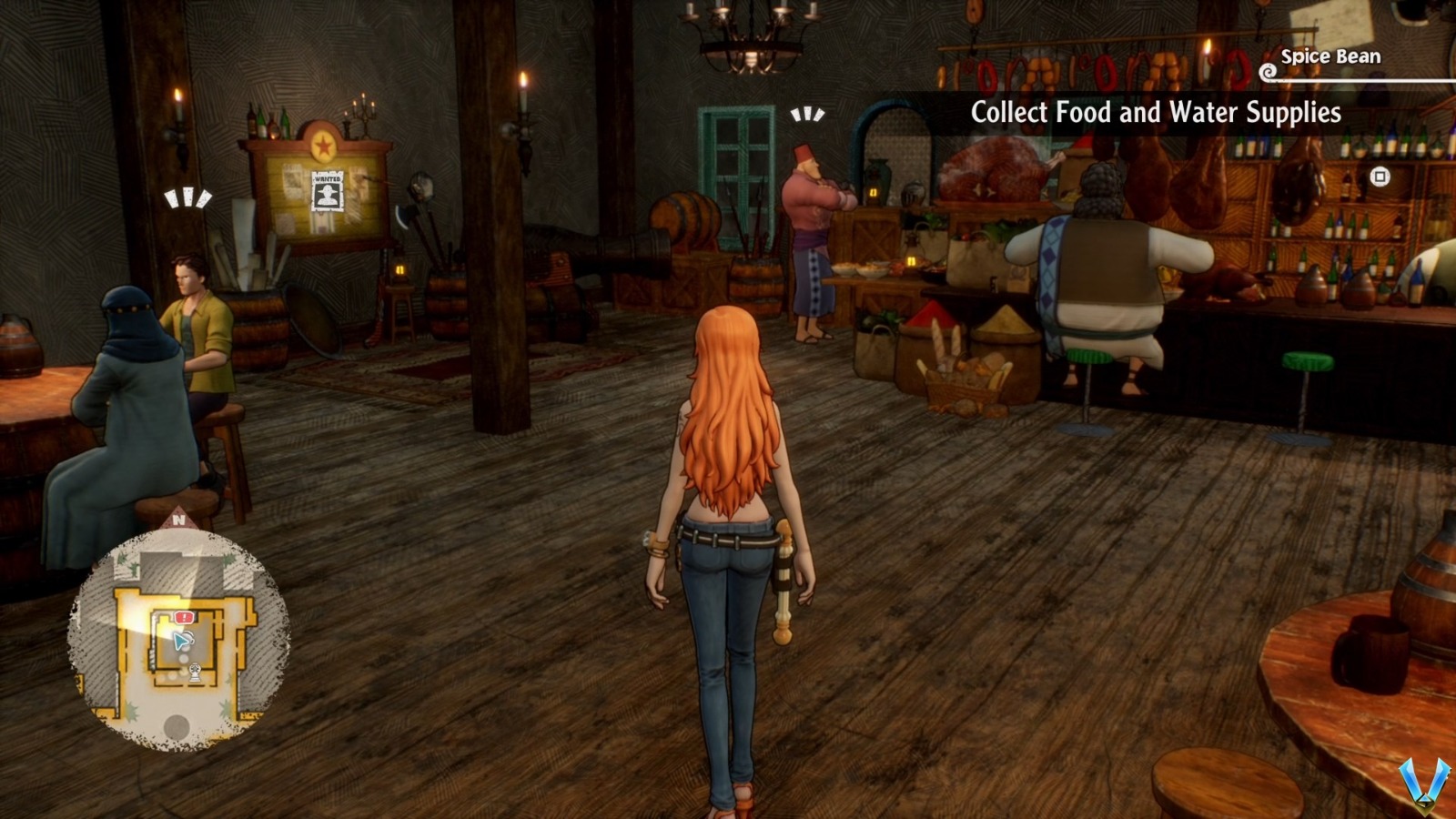The image size is (1456, 819).
Task: Open the Collect Food and Water Supplies objective
Action: tap(1156, 113)
